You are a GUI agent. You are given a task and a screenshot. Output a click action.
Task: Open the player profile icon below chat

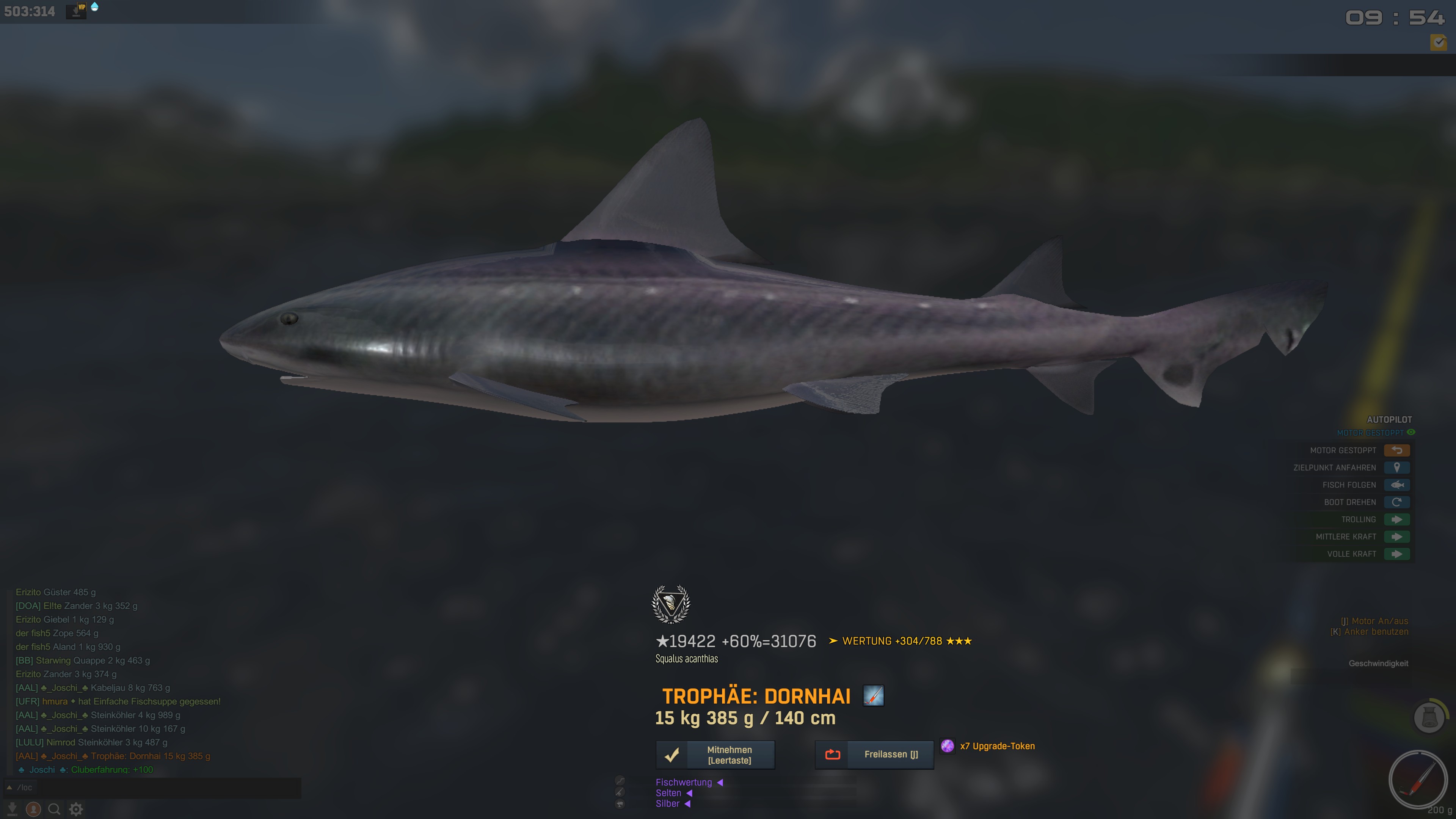pos(33,810)
